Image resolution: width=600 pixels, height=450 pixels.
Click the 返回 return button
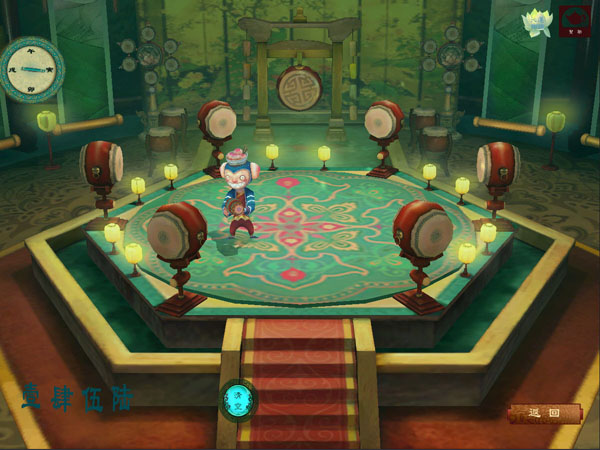543,413
